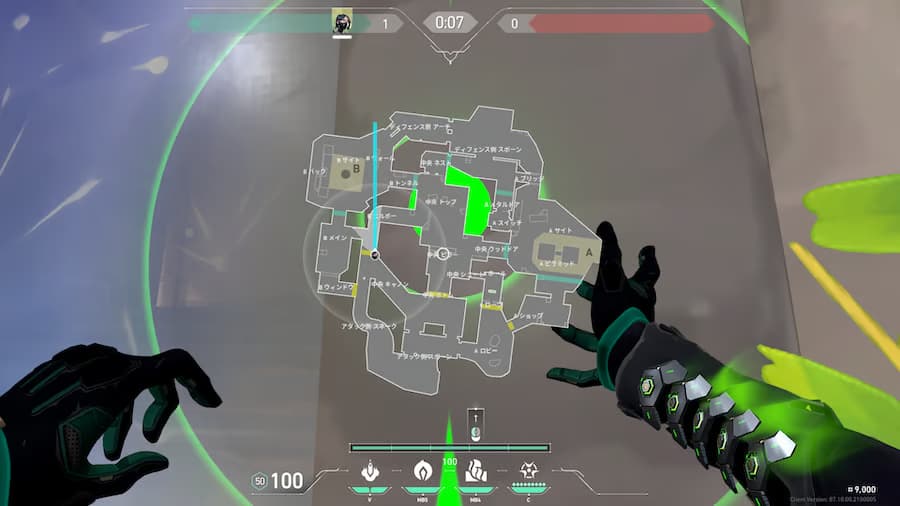Click the B site marker on the map

click(347, 170)
